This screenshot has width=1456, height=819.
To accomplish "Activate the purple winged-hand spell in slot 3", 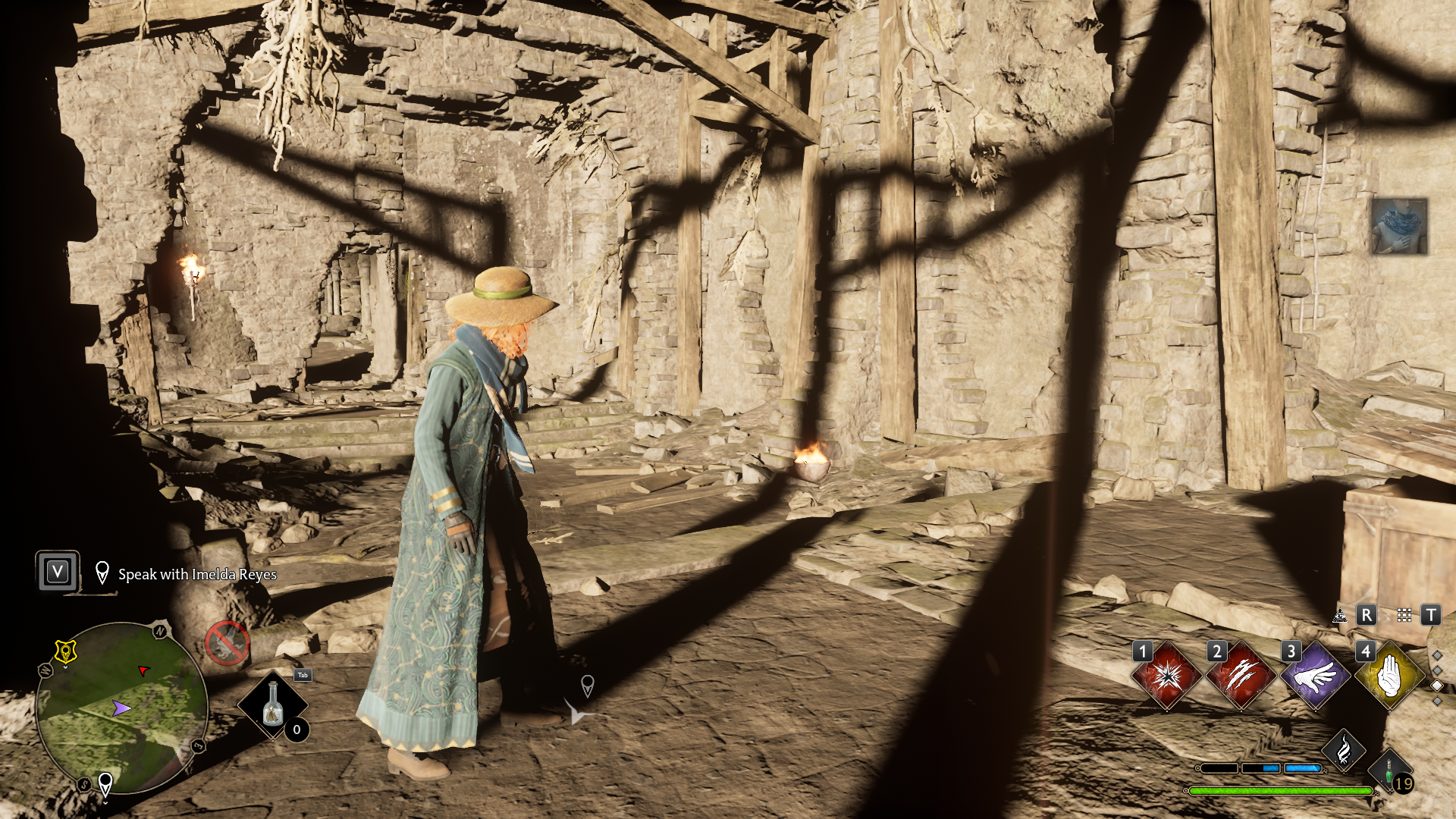I will tap(1315, 676).
